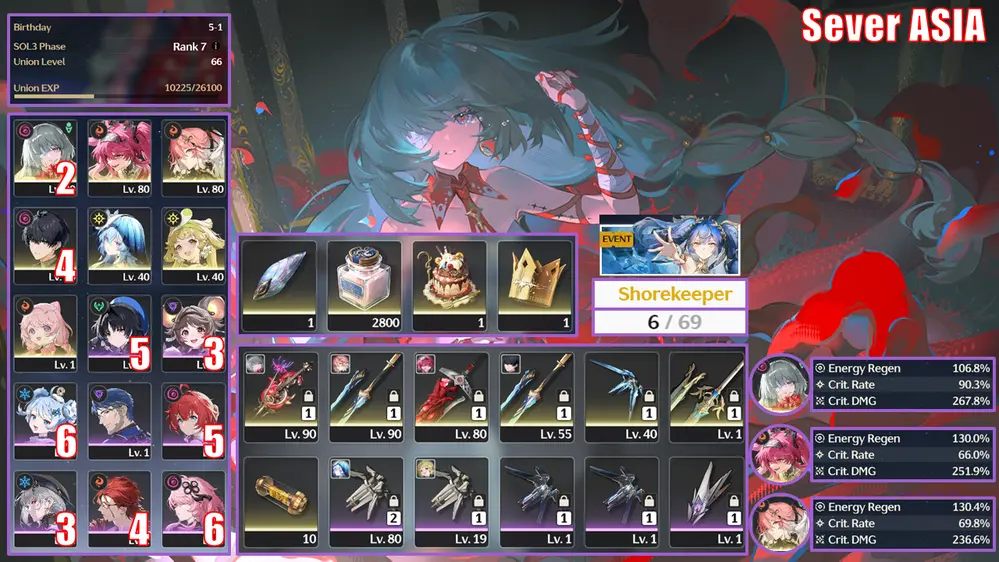Image resolution: width=999 pixels, height=562 pixels.
Task: Open the Shorekeeper event banner thumbnail
Action: (669, 245)
